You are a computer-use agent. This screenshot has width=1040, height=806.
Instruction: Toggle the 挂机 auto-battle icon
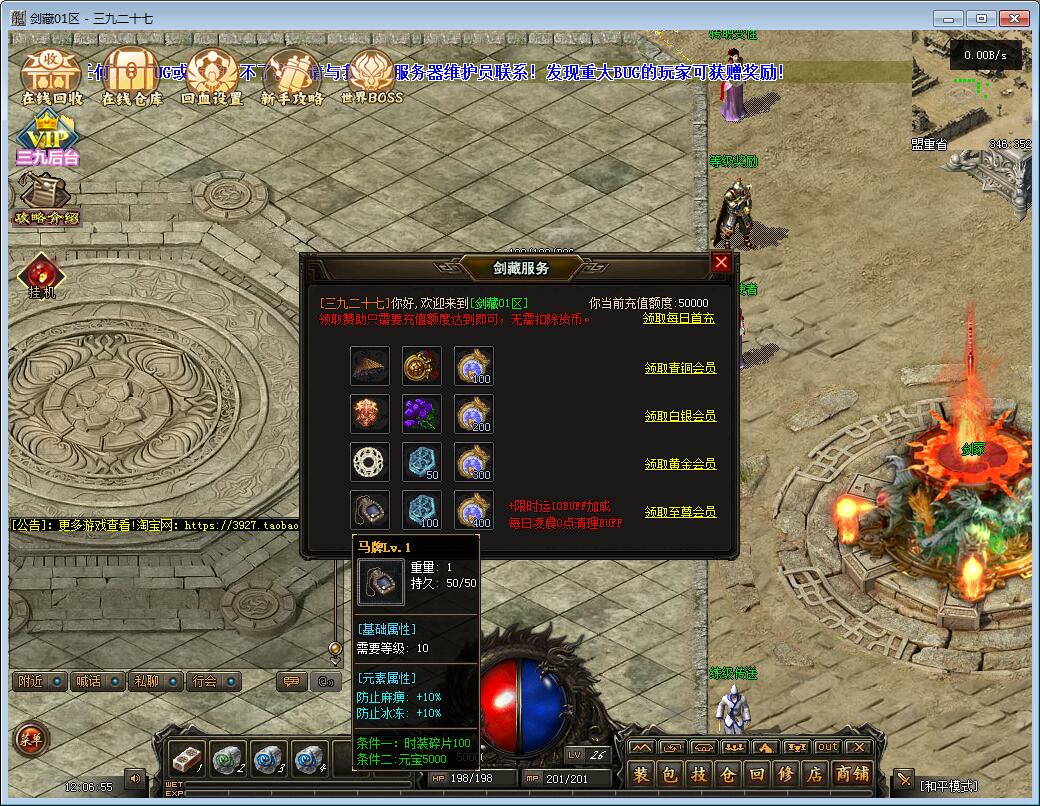[x=42, y=277]
